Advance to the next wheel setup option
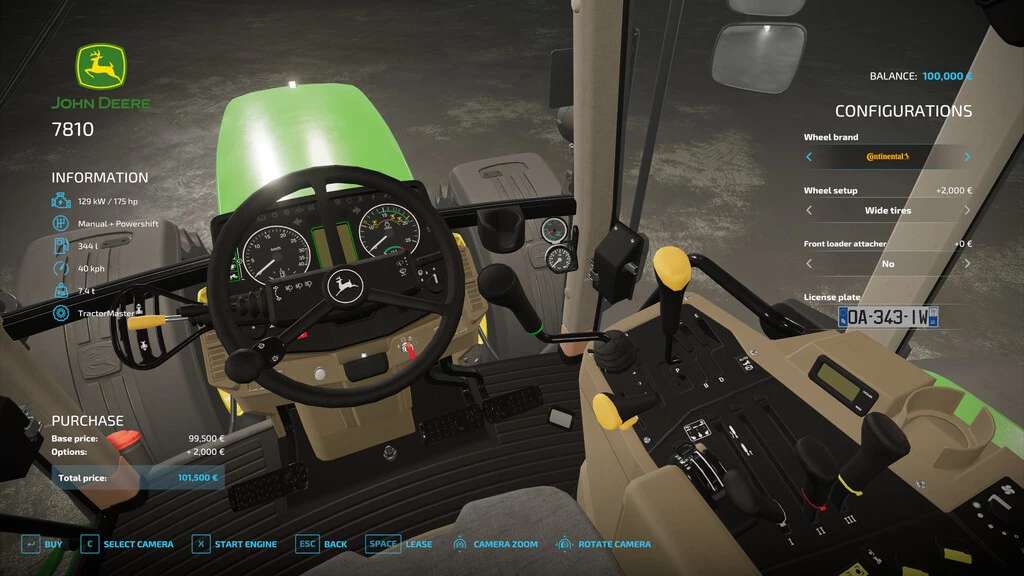This screenshot has width=1024, height=576. pyautogui.click(x=967, y=211)
